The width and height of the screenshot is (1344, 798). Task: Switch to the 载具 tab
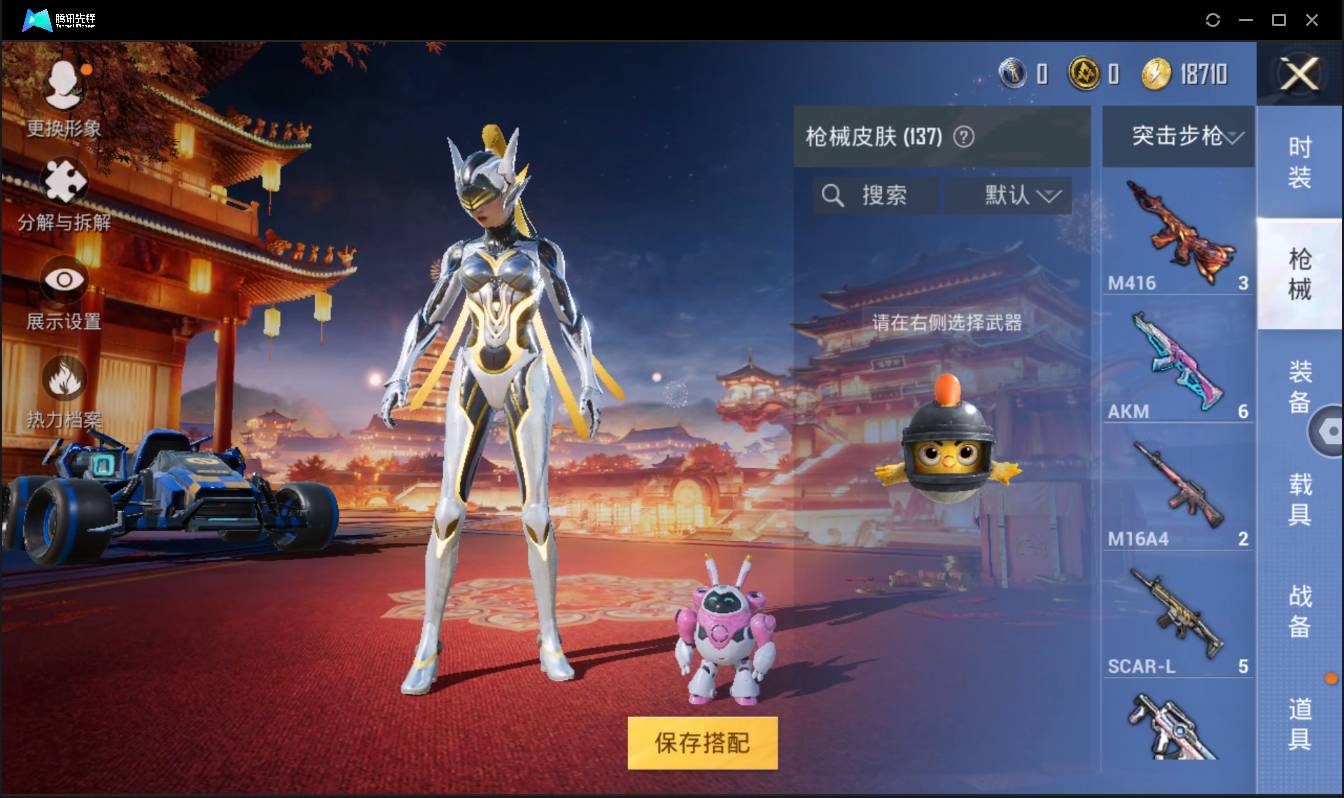click(1299, 498)
